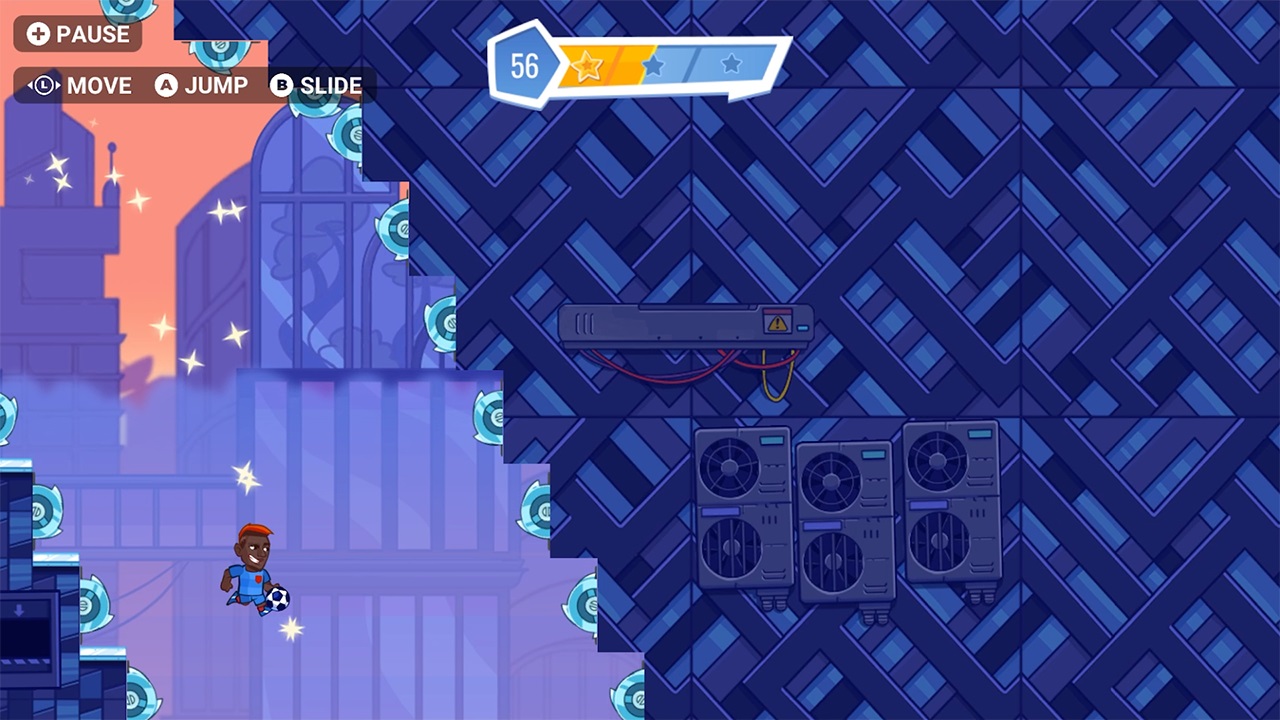This screenshot has height=720, width=1280.
Task: Click the rightmost faded star marker
Action: click(732, 64)
